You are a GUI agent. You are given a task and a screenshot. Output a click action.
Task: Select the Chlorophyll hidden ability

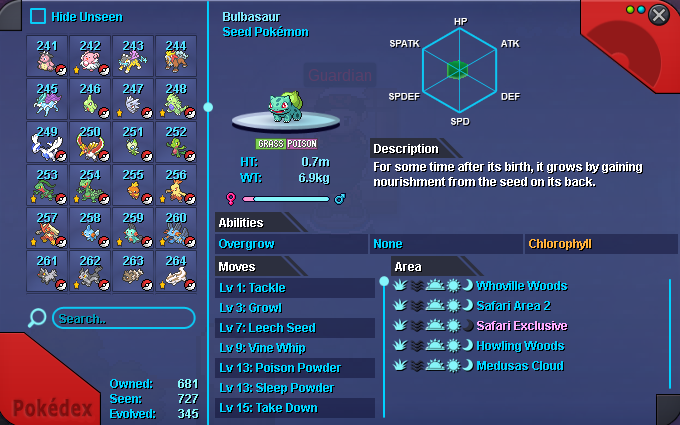(600, 244)
